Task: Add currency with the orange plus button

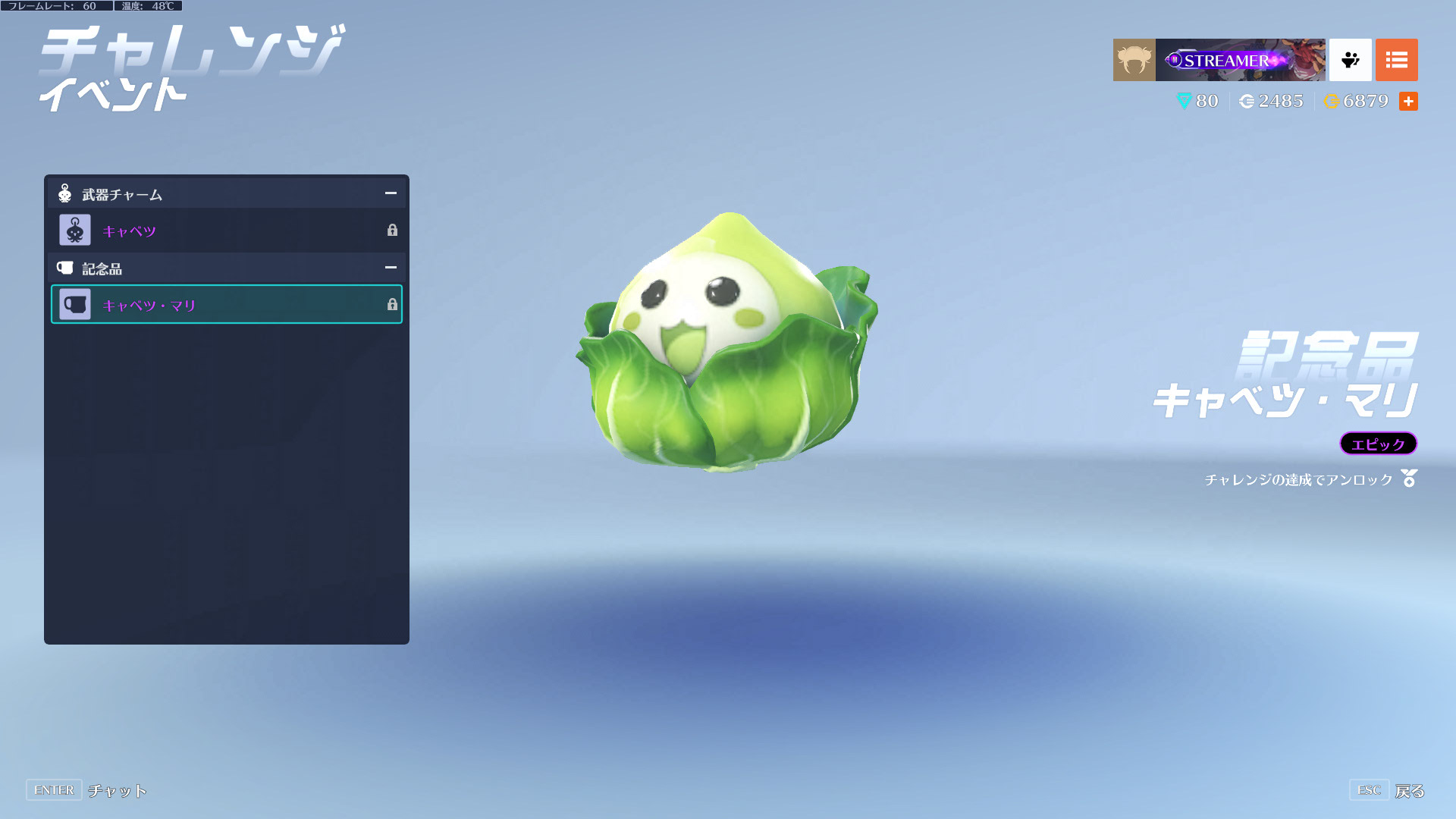Action: pos(1408,102)
